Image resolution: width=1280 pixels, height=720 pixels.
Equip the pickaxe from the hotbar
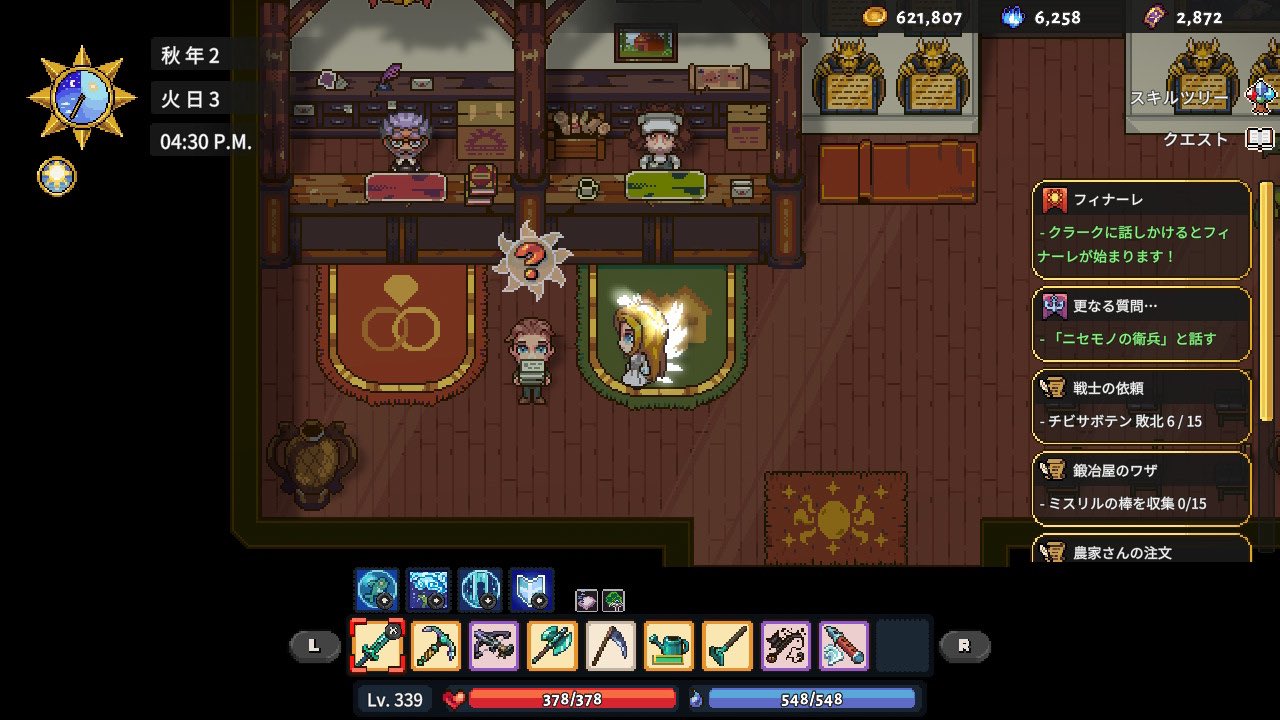click(436, 646)
